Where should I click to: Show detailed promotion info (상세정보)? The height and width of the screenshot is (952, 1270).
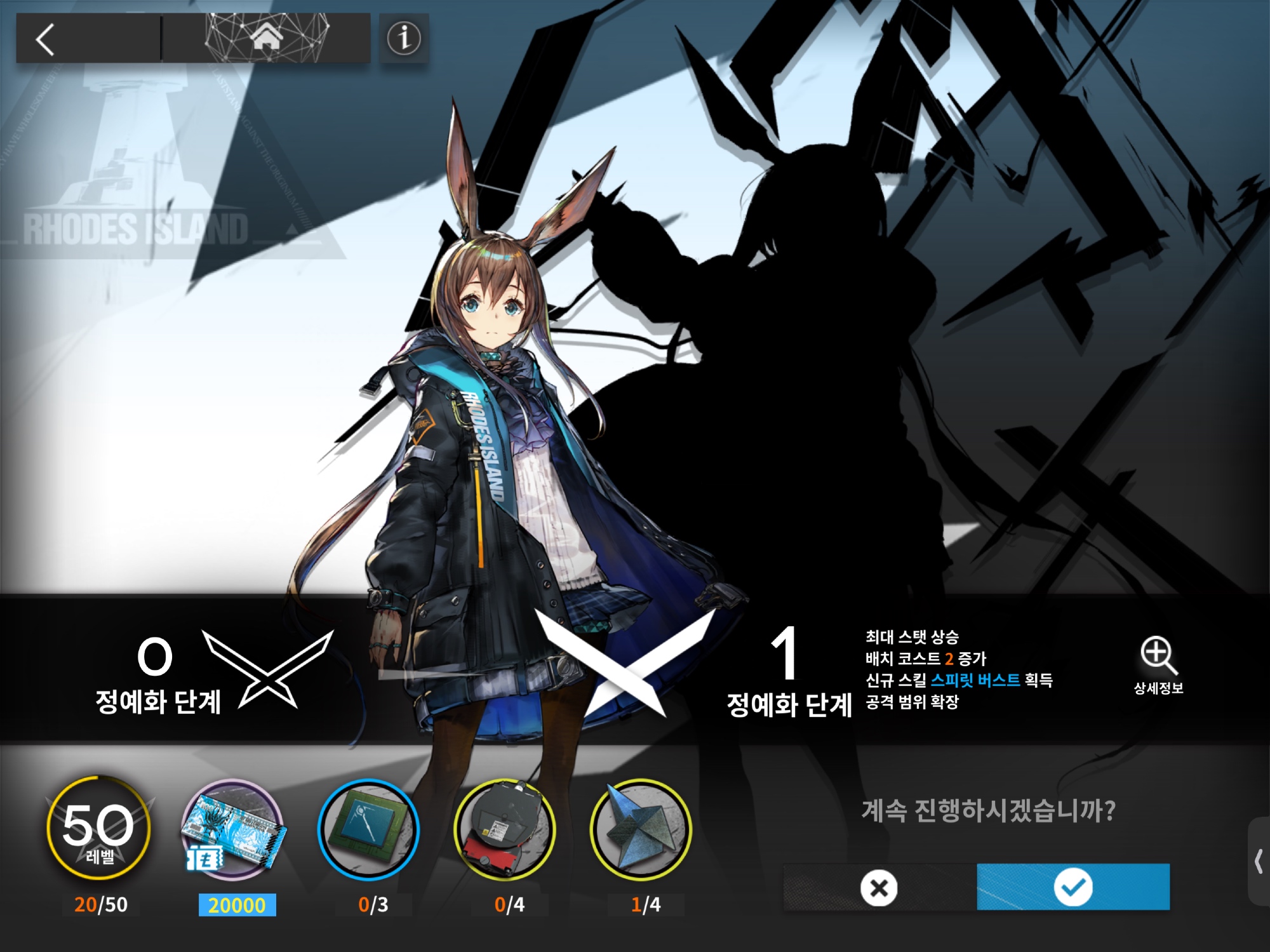click(1158, 665)
